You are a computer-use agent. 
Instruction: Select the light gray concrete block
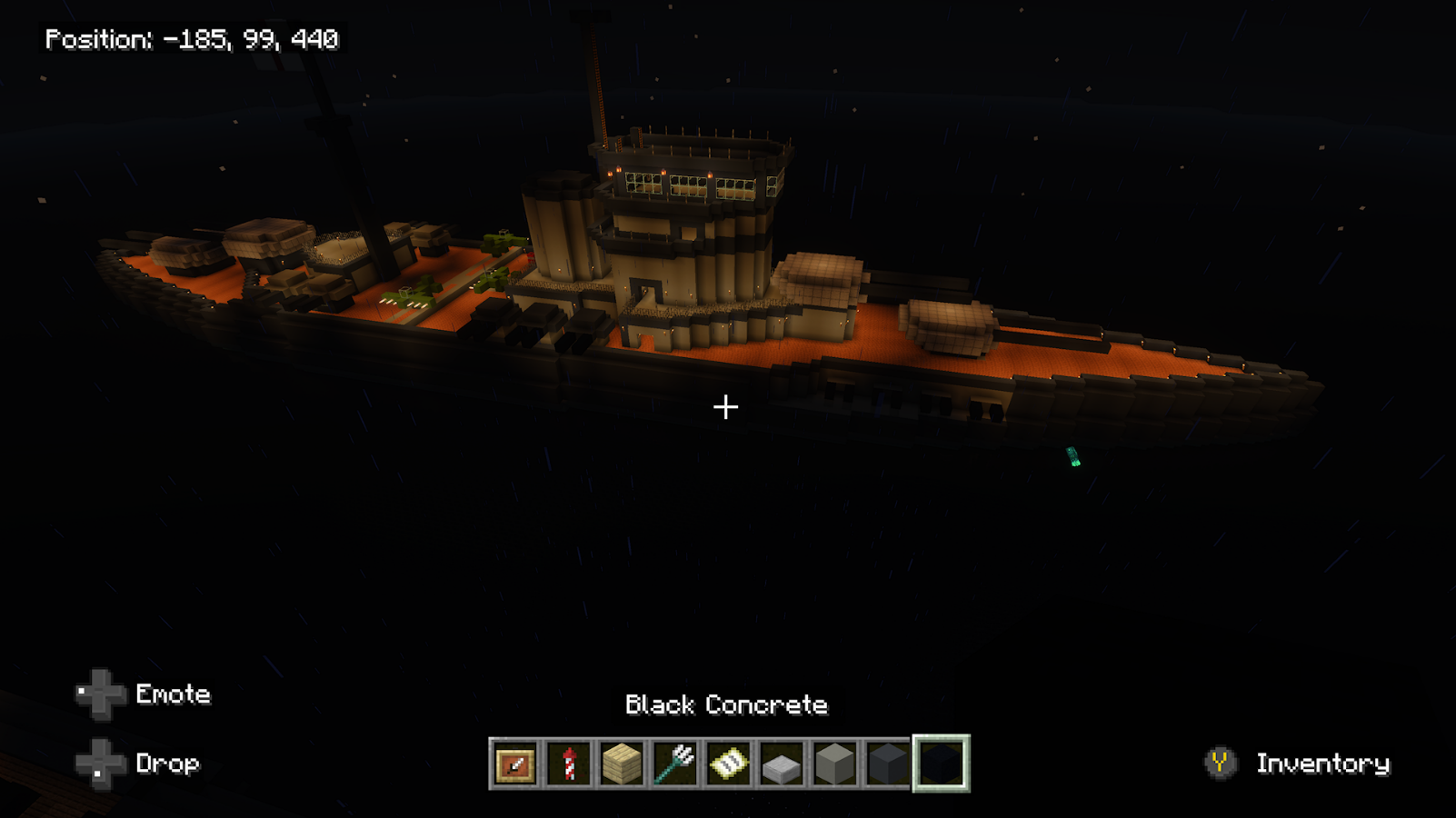[834, 763]
